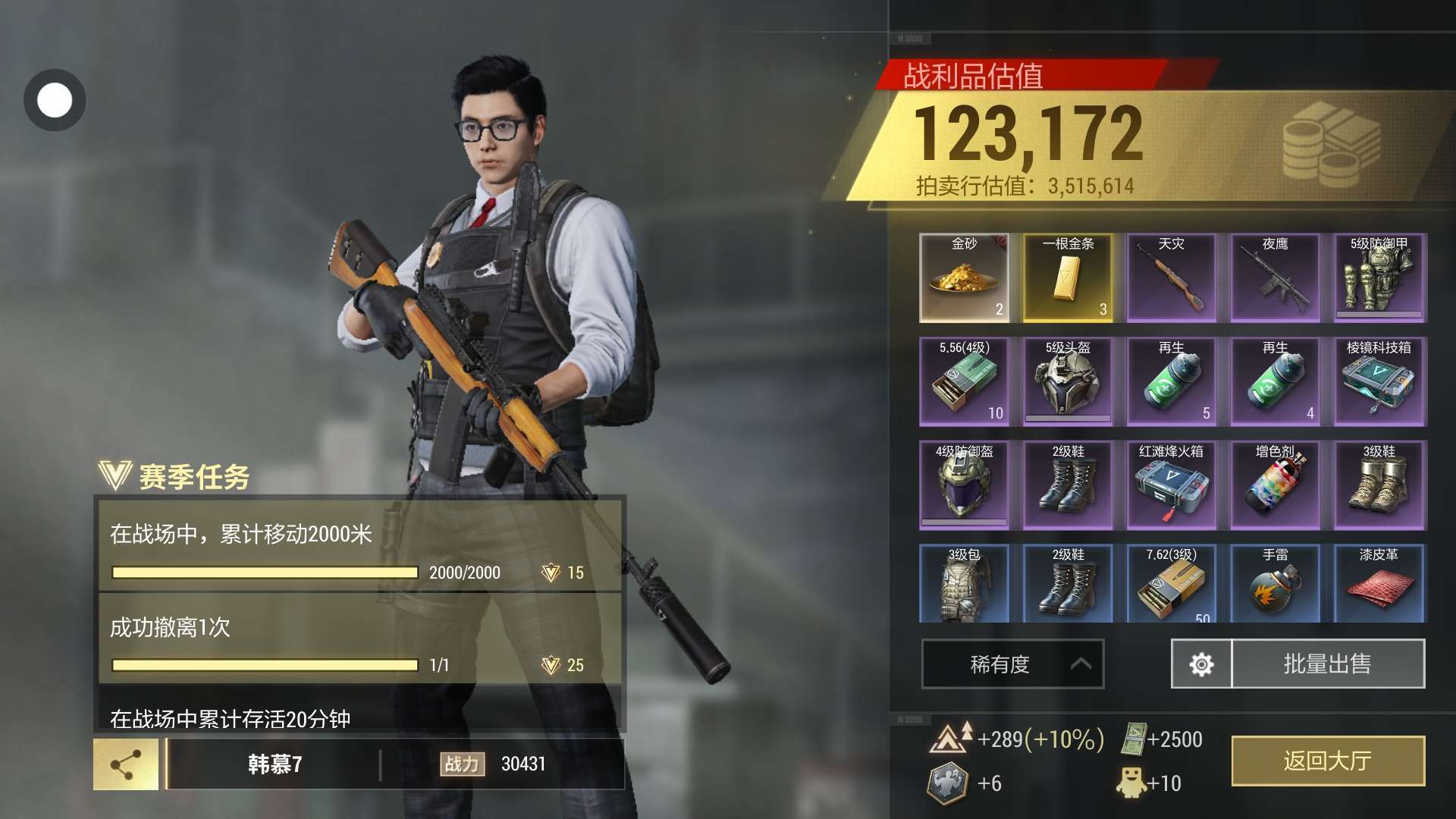This screenshot has width=1456, height=819.
Task: Choose the 天灾 rifle loot slot
Action: tap(1172, 278)
